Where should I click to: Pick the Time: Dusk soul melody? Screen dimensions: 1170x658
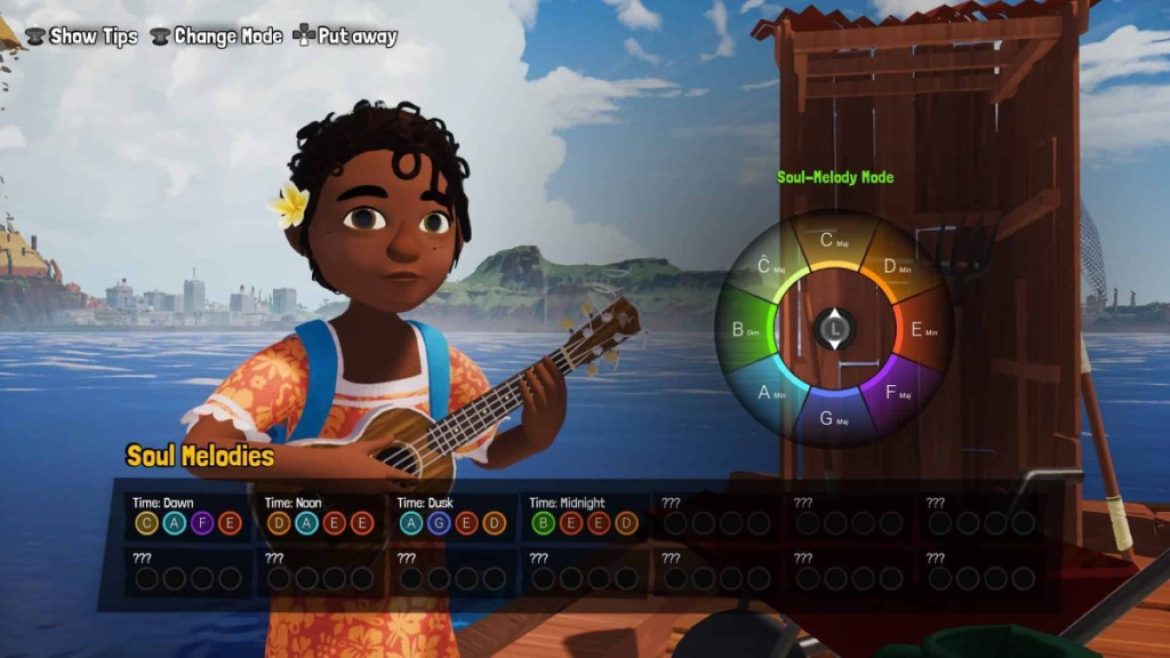coord(452,515)
